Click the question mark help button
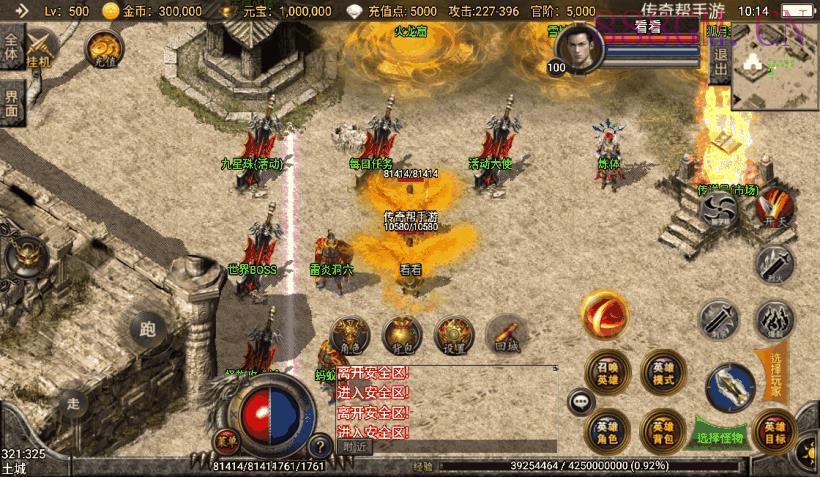Viewport: 820px width, 477px height. (321, 446)
